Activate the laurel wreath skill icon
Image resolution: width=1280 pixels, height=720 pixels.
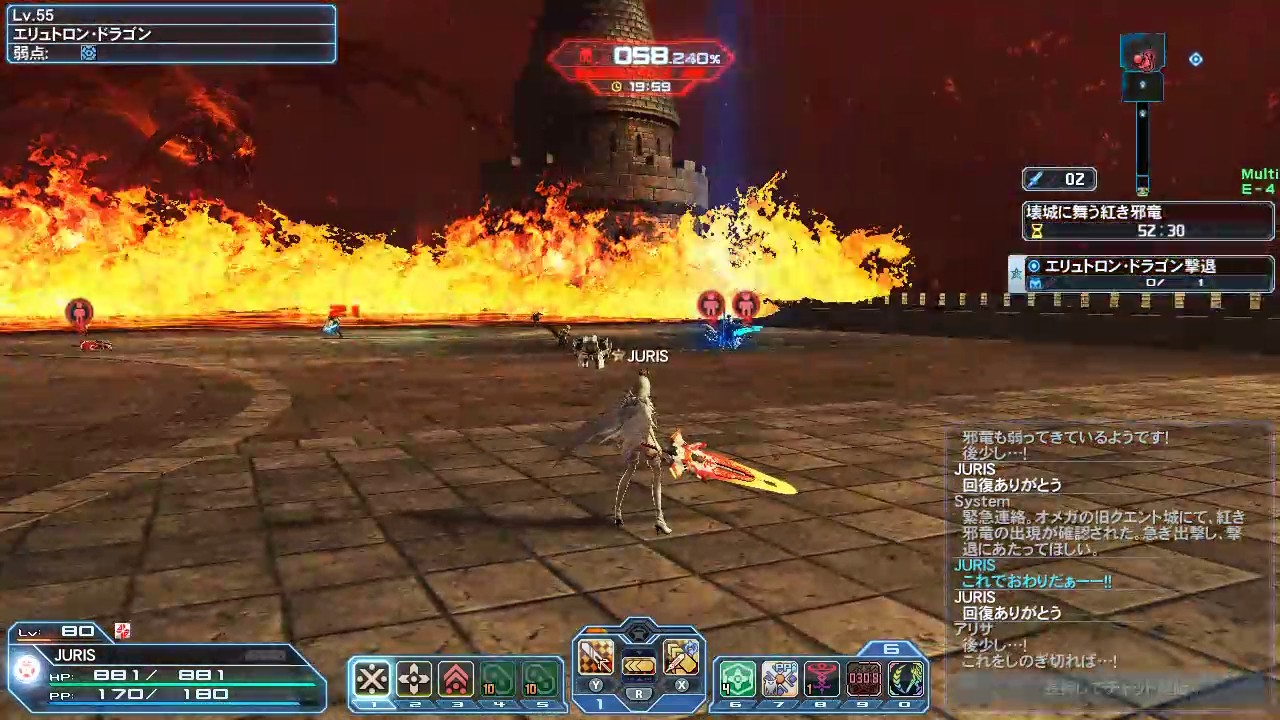[x=906, y=680]
